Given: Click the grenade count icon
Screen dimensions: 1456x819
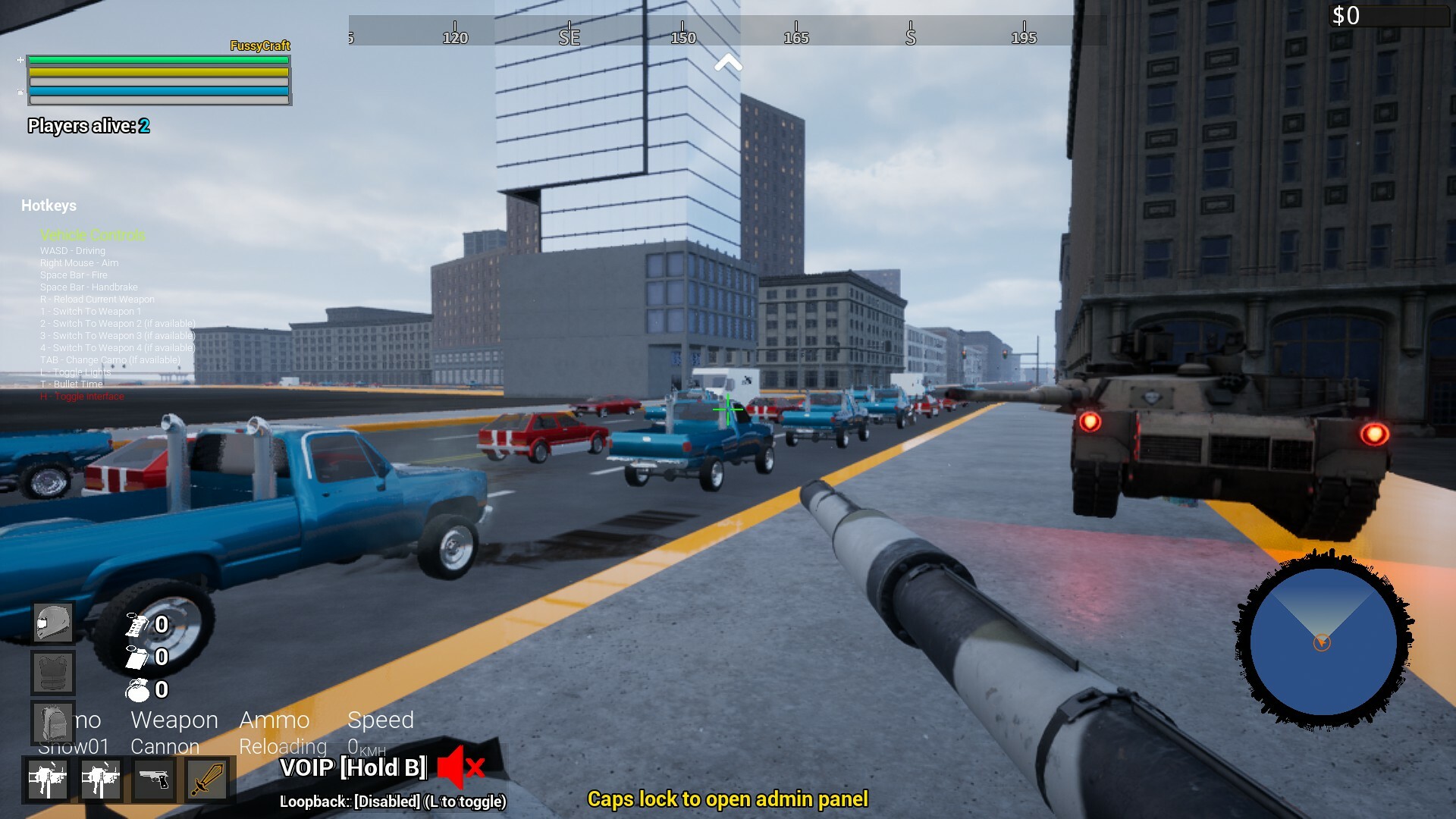Looking at the screenshot, I should [x=137, y=690].
